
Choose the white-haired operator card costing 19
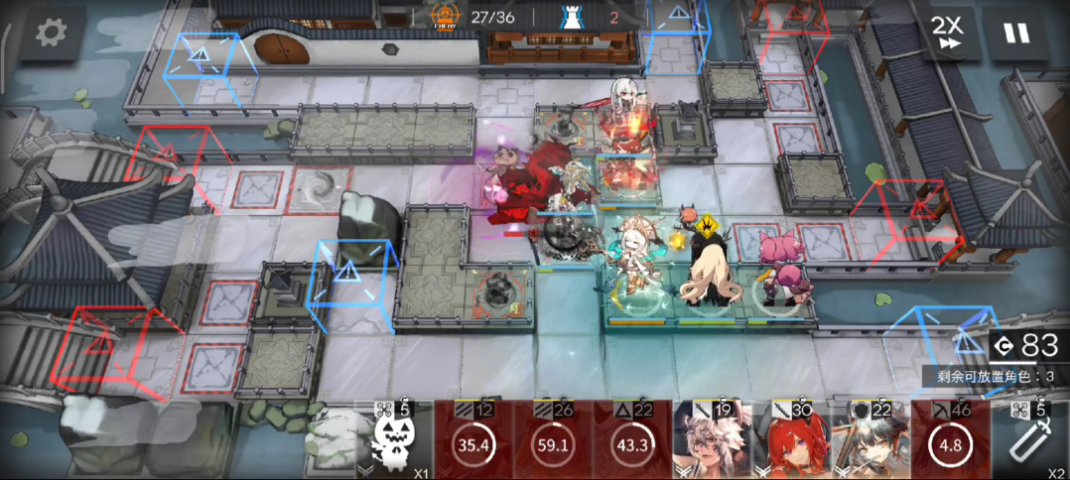pyautogui.click(x=711, y=441)
